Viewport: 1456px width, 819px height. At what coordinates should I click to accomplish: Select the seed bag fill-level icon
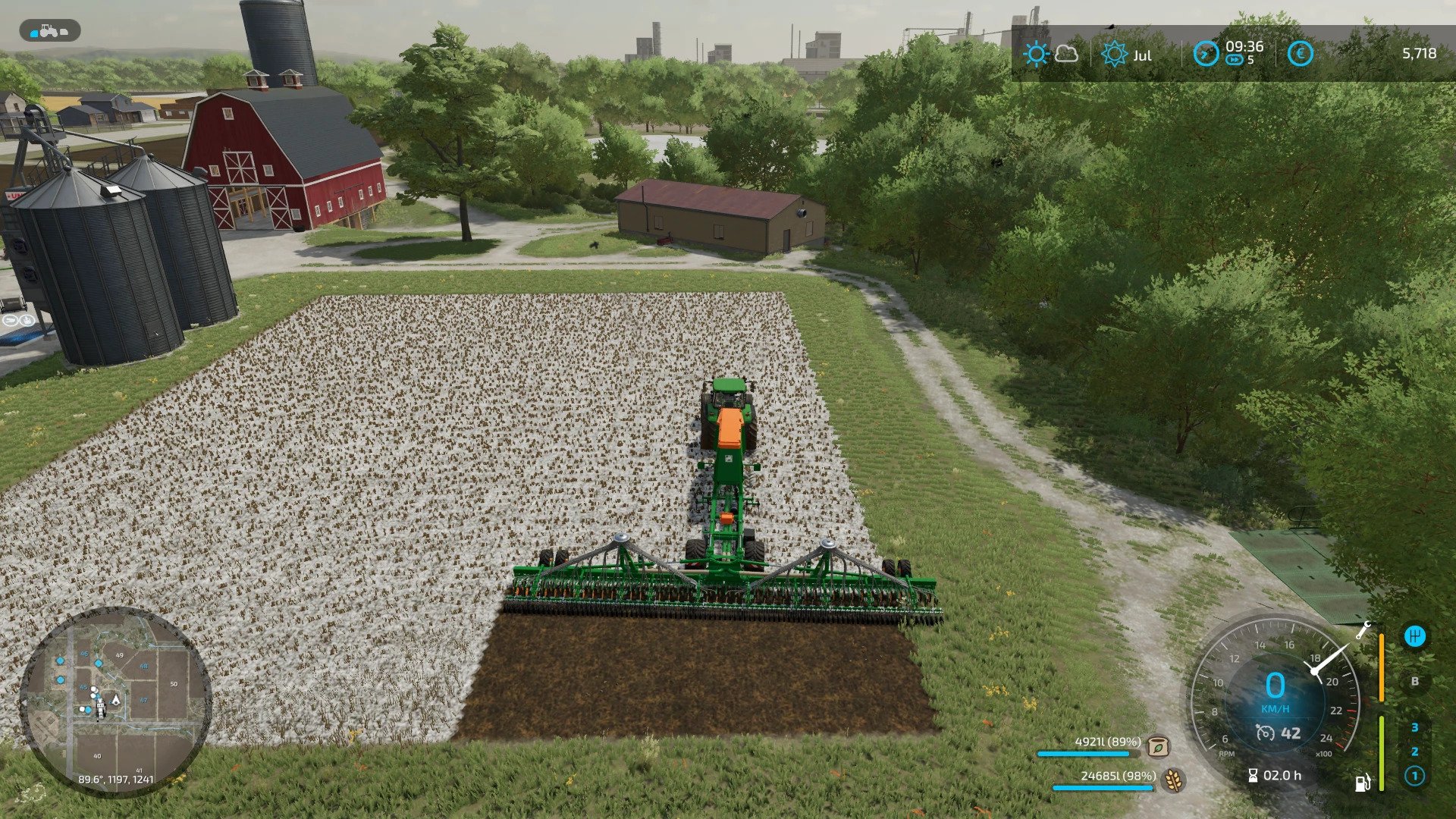coord(1157,745)
